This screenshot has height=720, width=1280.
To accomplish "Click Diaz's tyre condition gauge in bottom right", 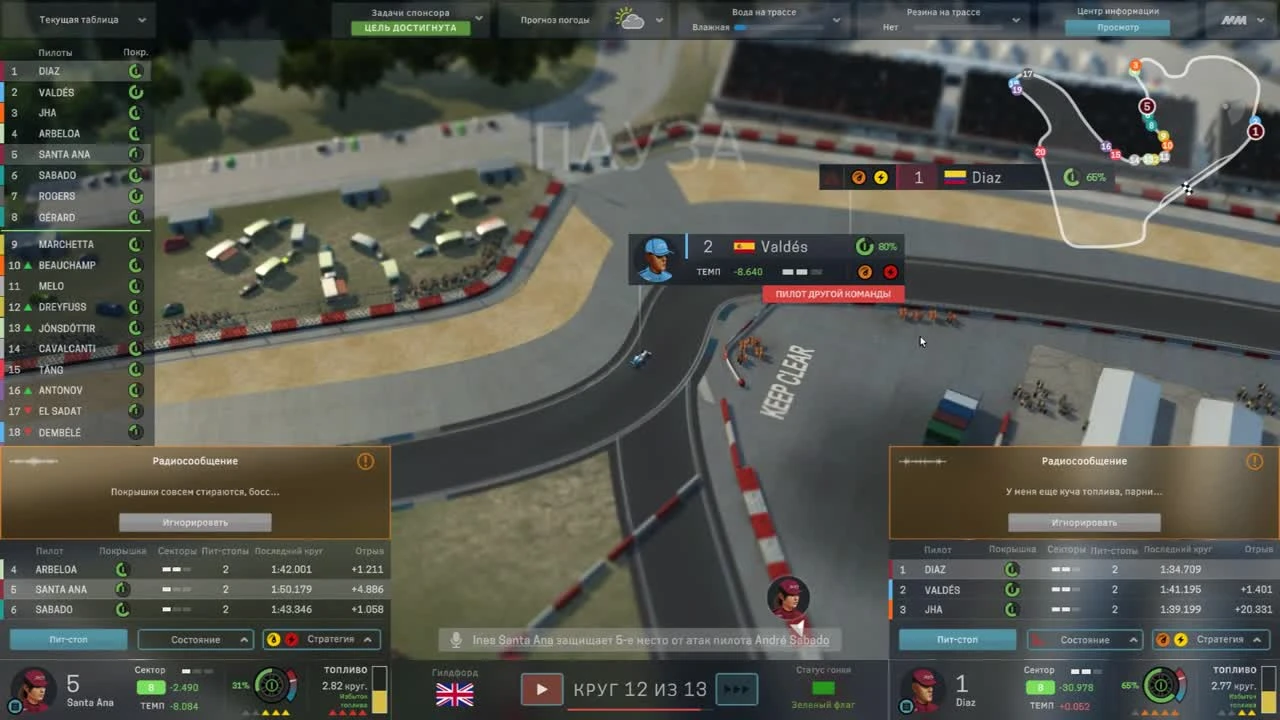I will (x=1161, y=687).
